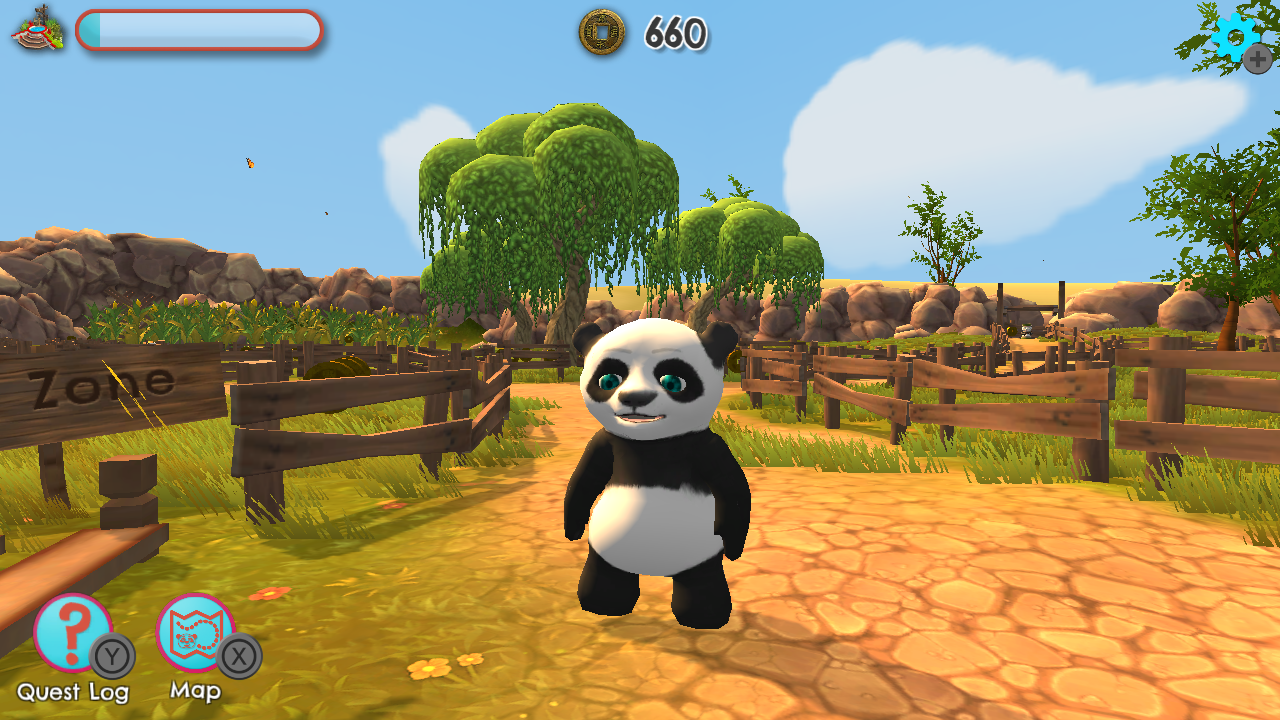Open the Map
This screenshot has width=1280, height=720.
point(195,634)
